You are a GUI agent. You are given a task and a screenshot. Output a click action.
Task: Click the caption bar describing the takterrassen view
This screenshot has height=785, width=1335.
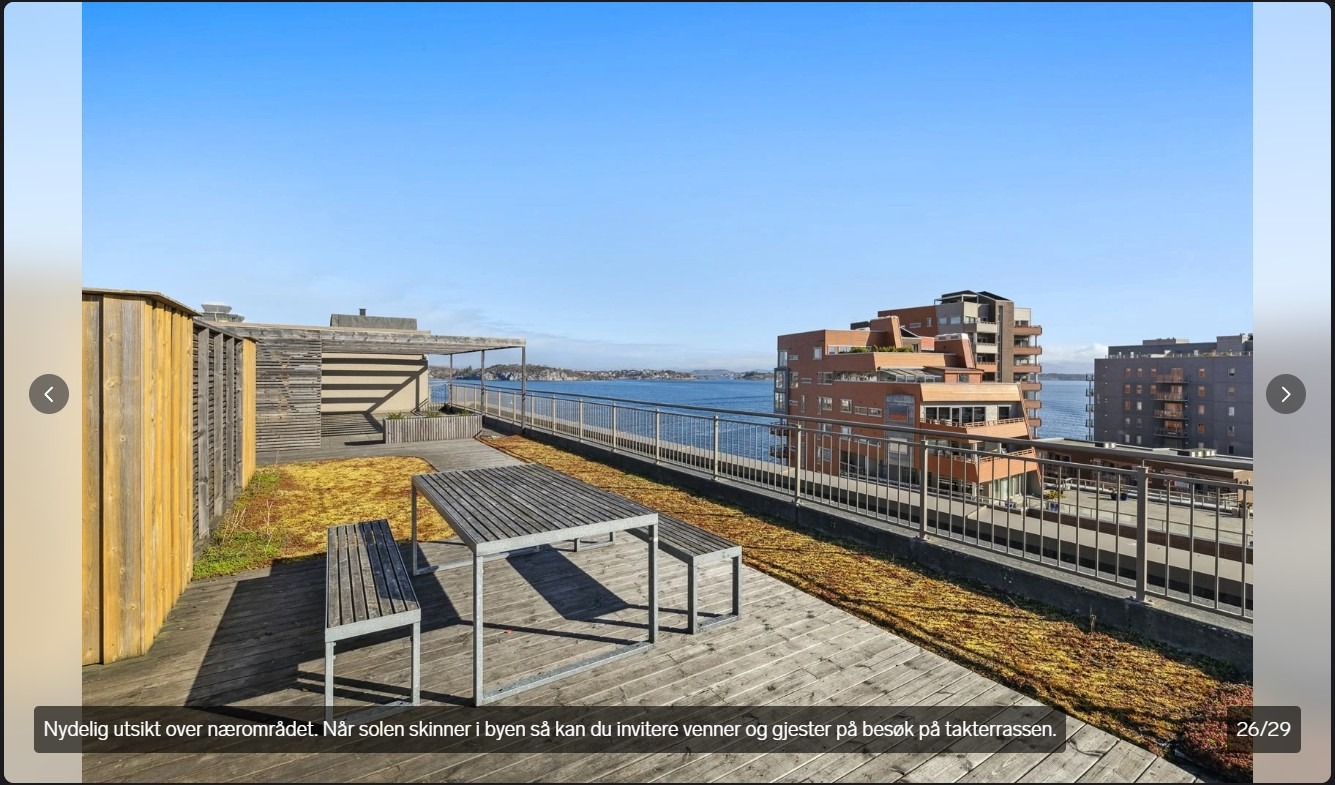click(x=546, y=729)
